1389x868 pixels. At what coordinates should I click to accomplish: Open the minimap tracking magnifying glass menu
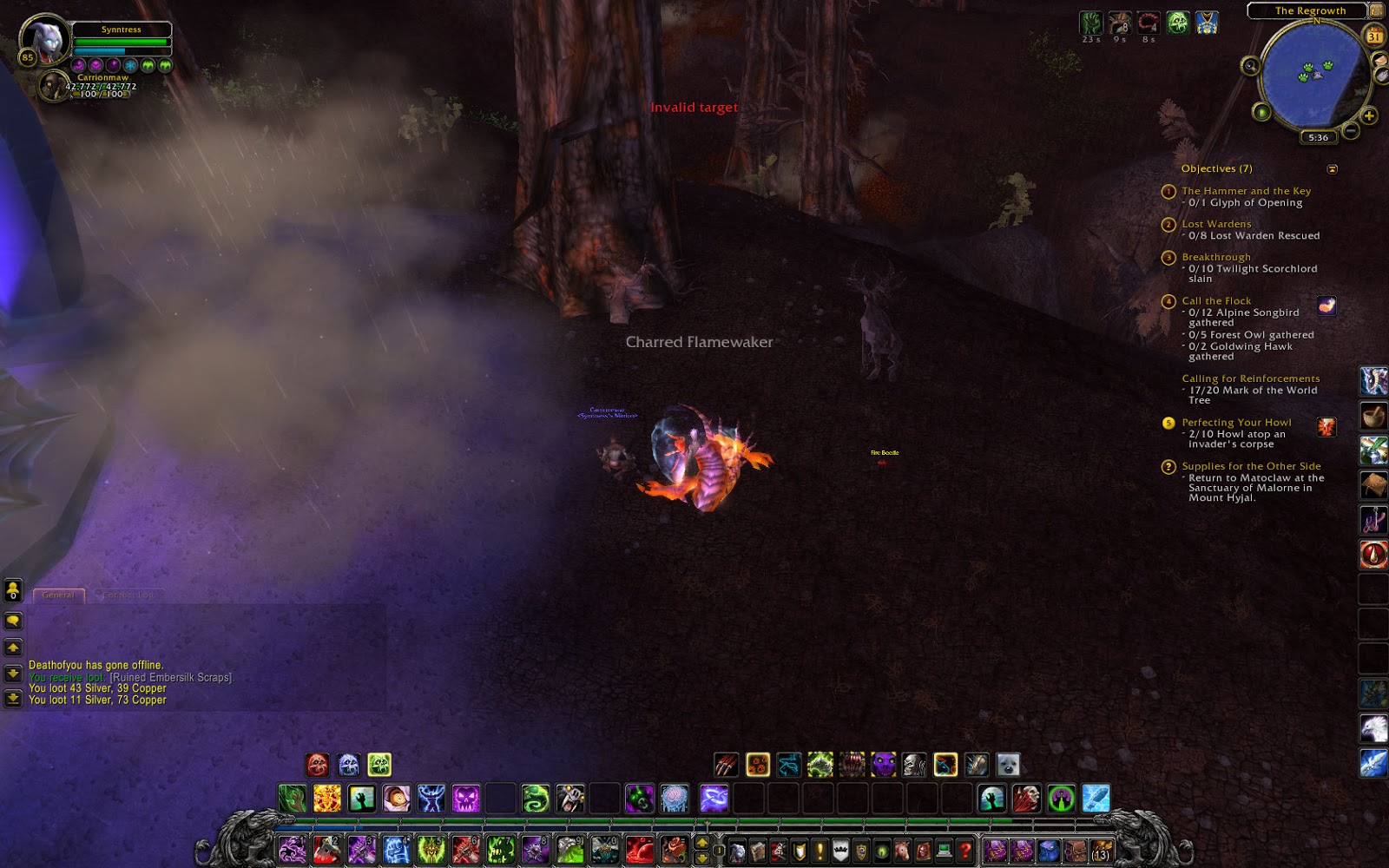(1250, 66)
